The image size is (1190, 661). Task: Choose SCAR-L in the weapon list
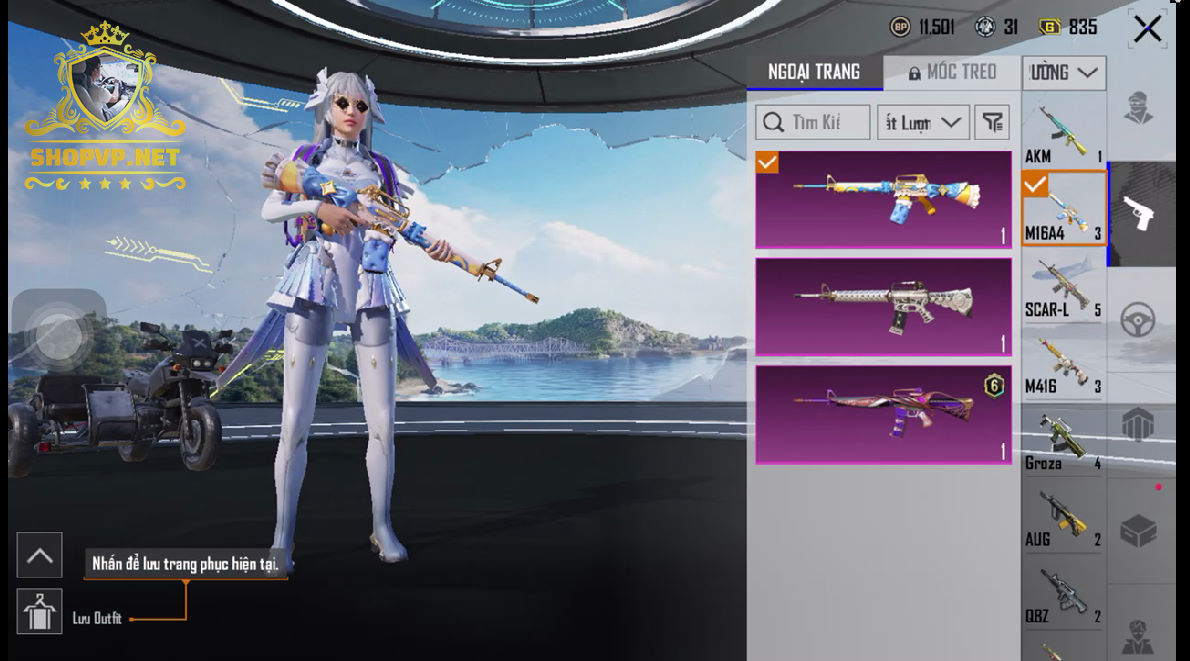1063,288
